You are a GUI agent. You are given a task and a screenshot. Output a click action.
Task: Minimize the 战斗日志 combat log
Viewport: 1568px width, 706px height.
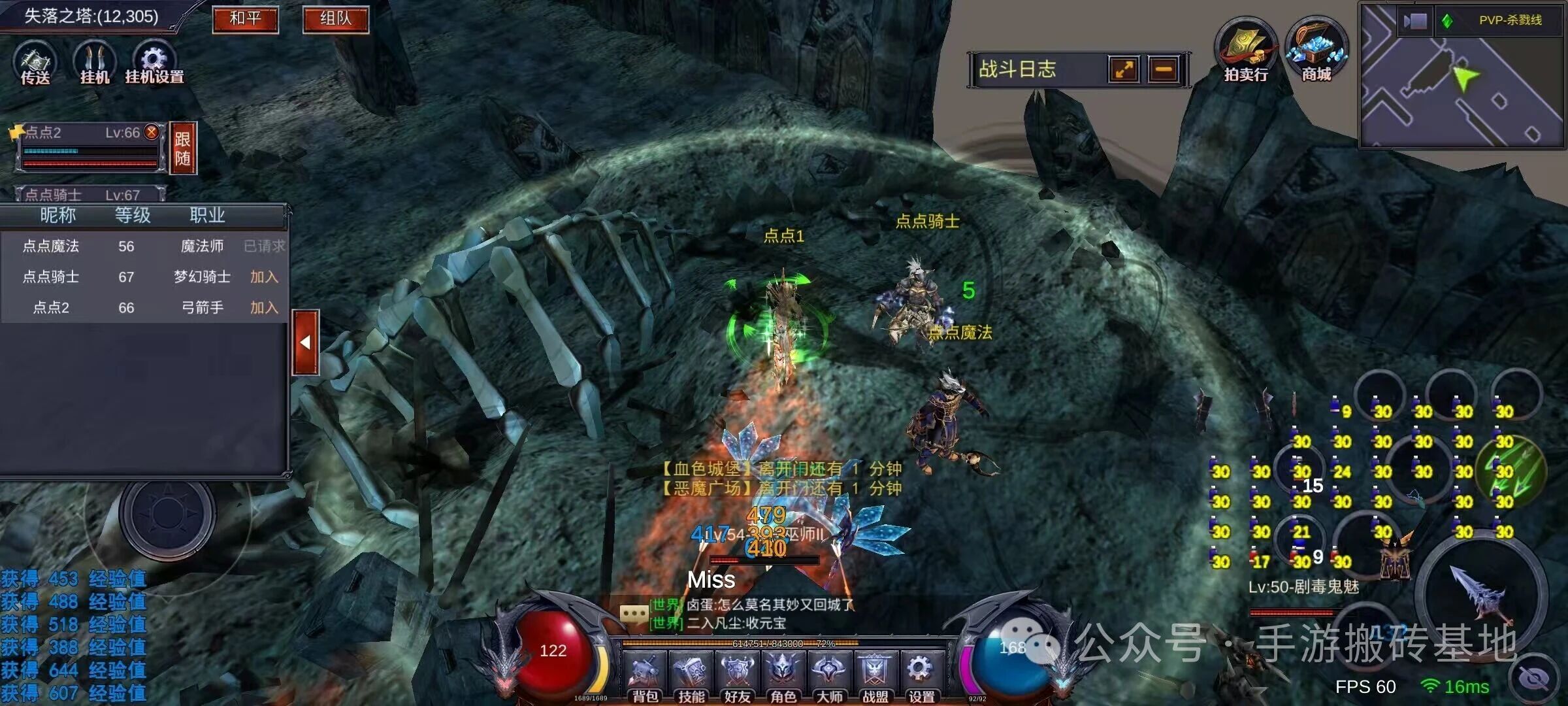[x=1164, y=69]
